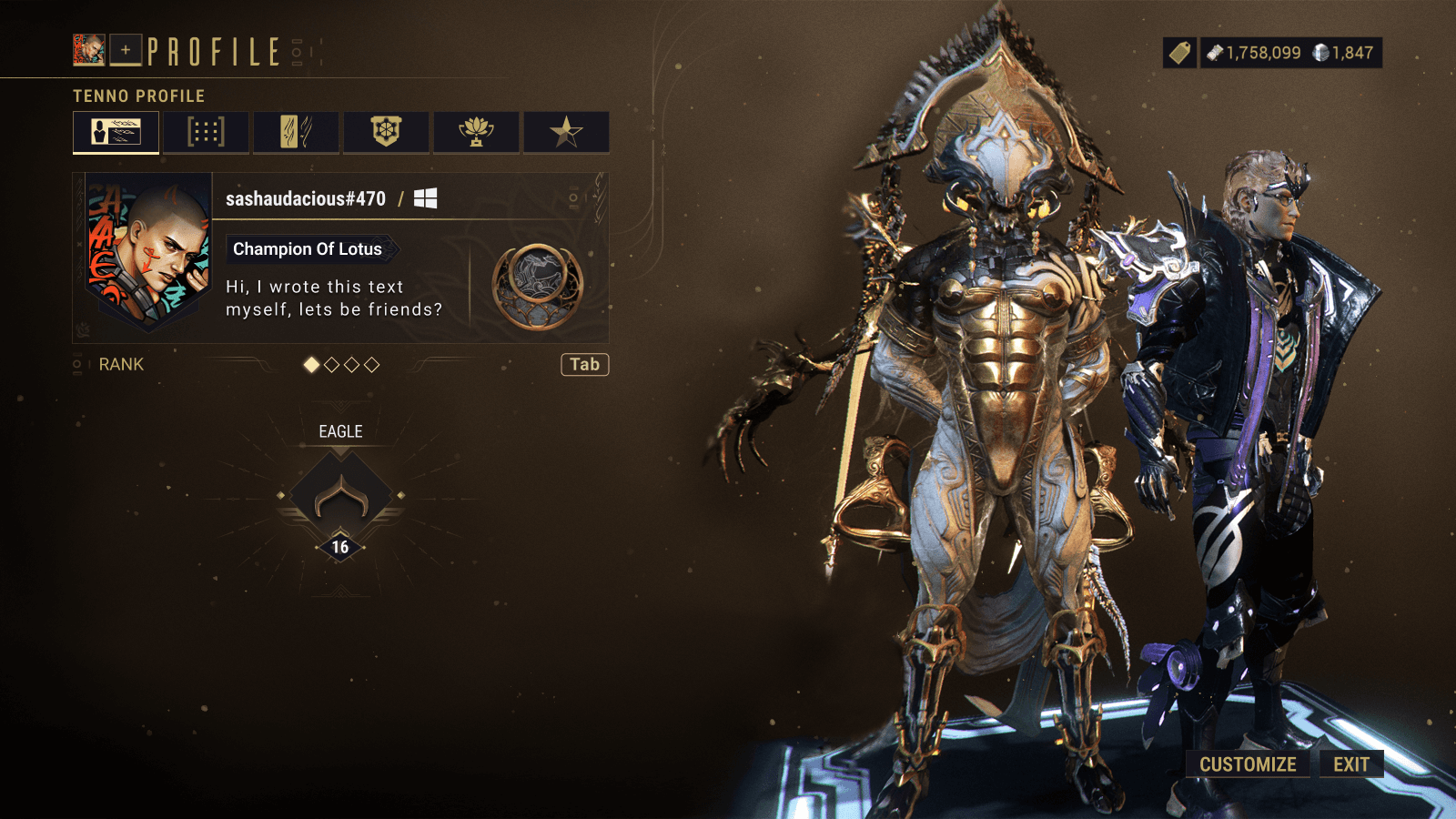This screenshot has height=819, width=1456.
Task: Click the CUSTOMIZE button
Action: (1248, 764)
